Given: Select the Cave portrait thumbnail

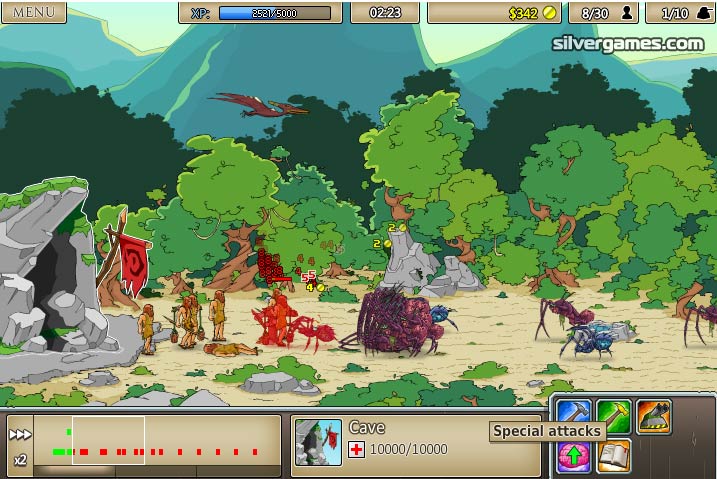Looking at the screenshot, I should pos(318,441).
